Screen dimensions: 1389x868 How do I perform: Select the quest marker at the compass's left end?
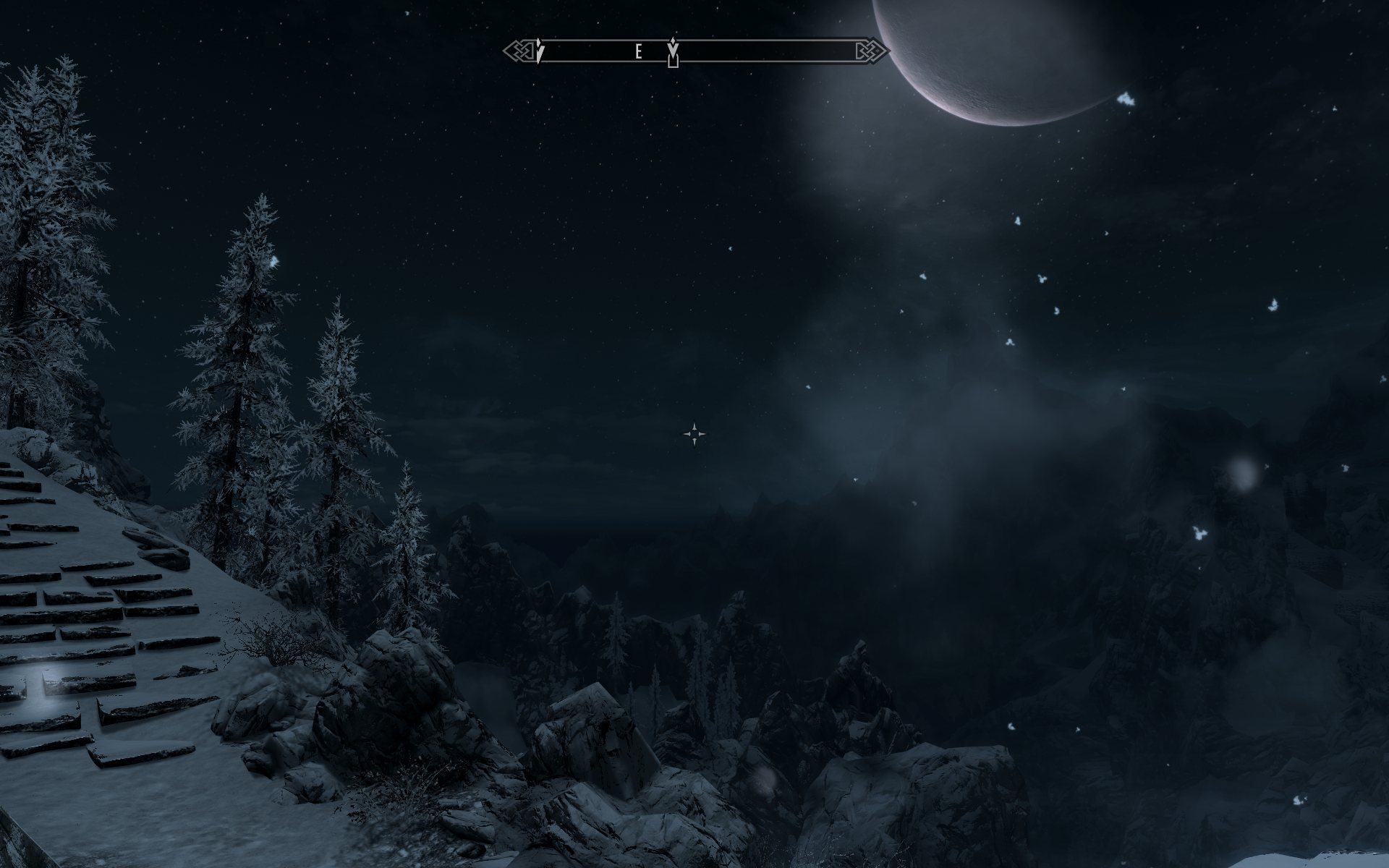[540, 51]
